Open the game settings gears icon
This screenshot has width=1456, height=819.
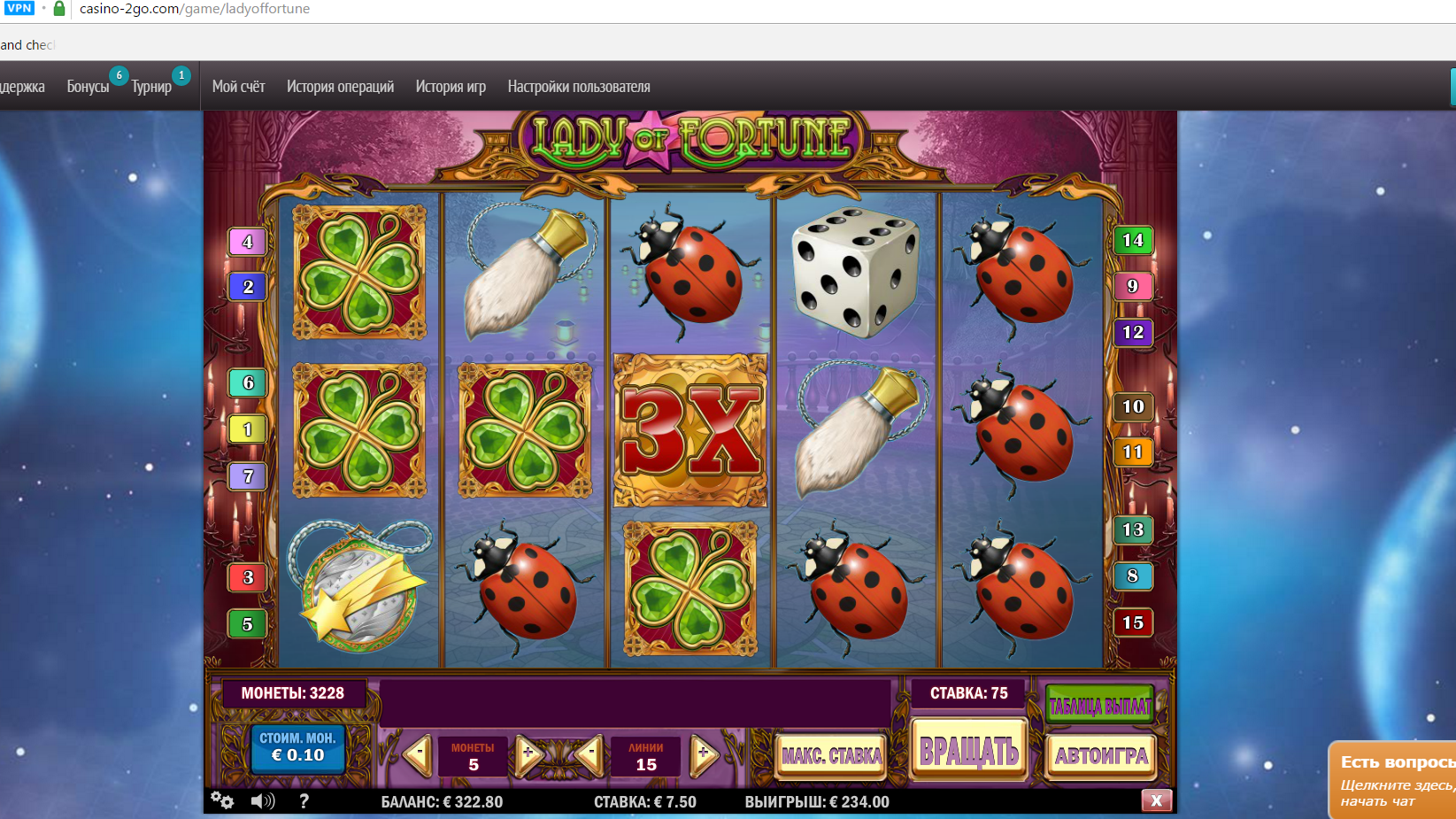pos(222,801)
